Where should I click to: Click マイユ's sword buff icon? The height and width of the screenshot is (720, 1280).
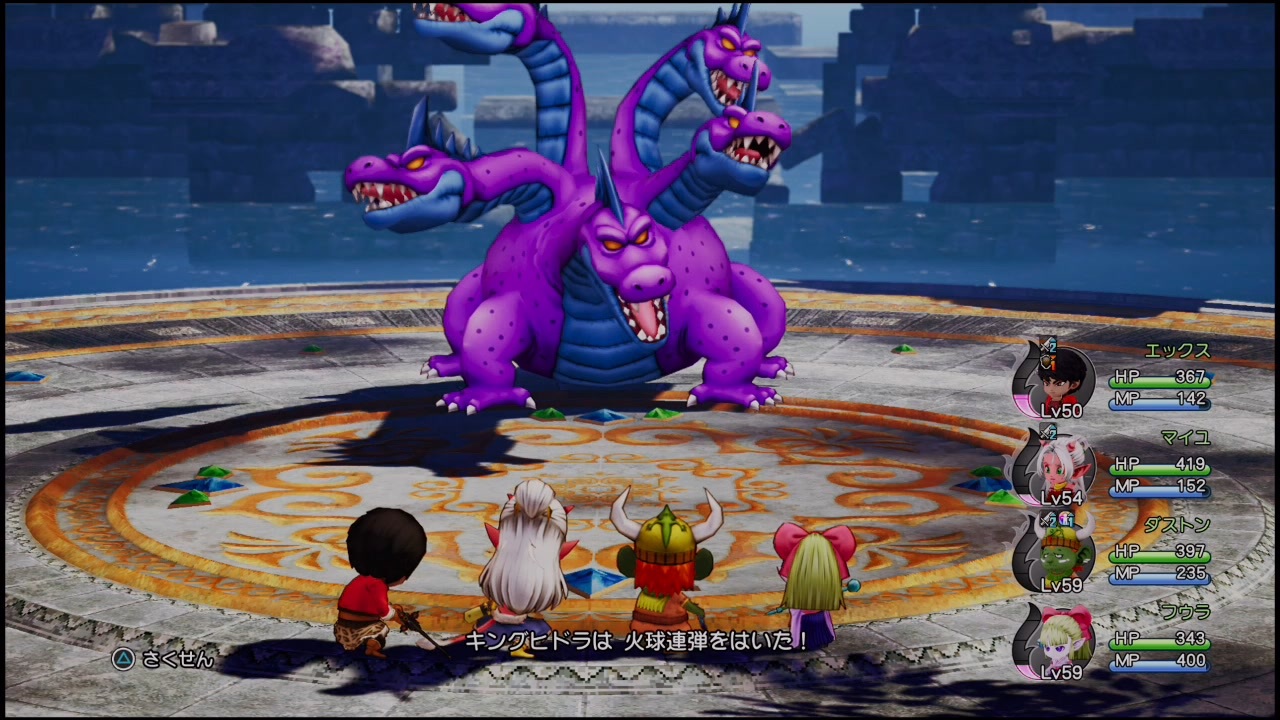1048,432
